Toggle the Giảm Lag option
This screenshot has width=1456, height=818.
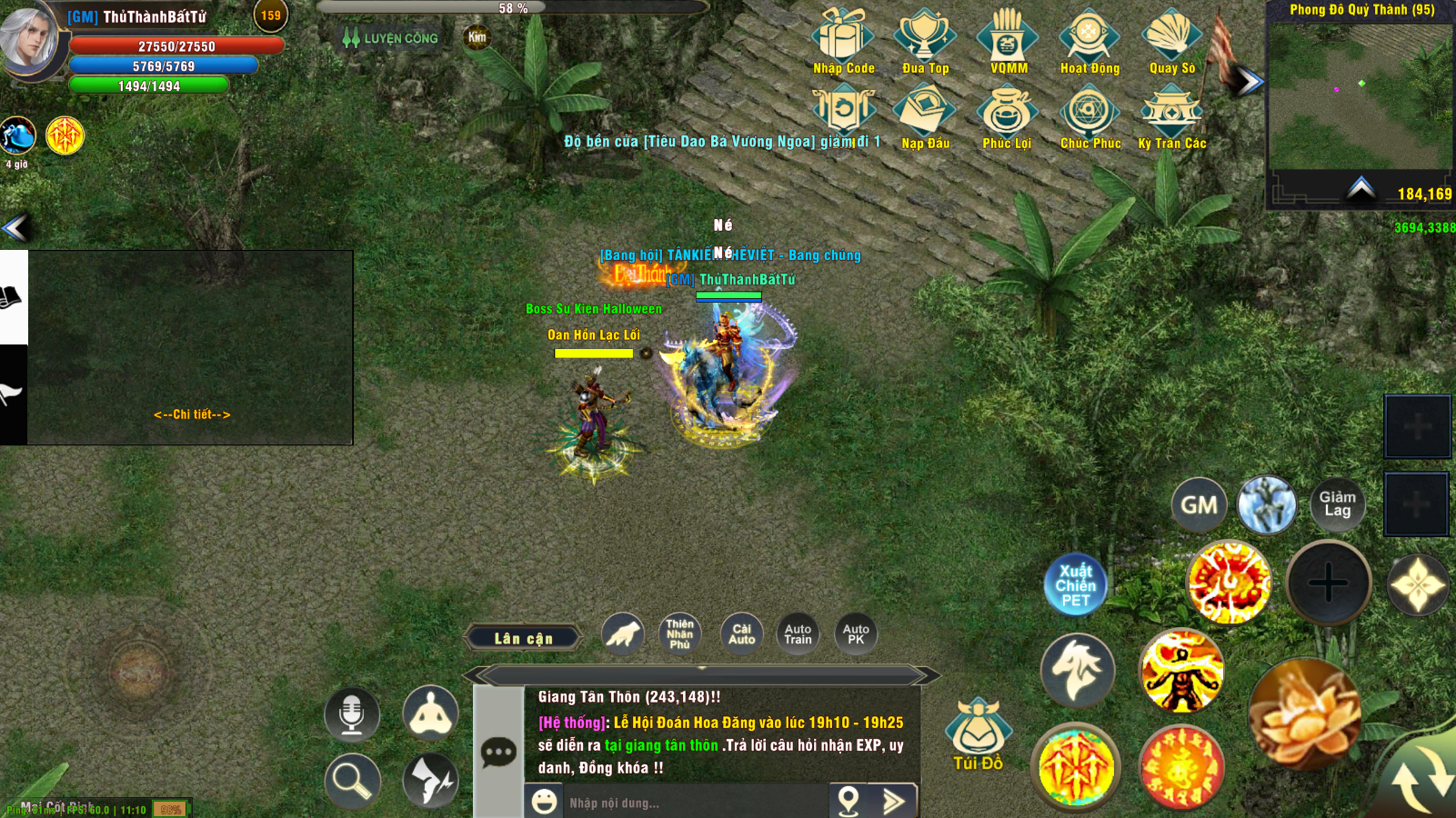pos(1339,504)
